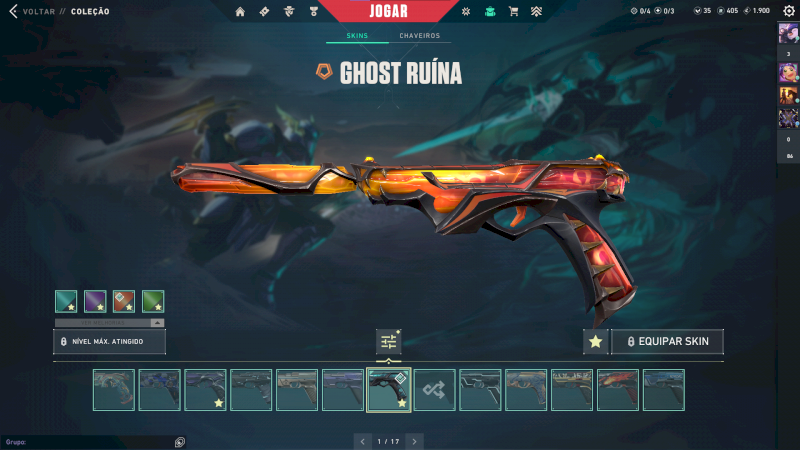Open the skin filter sliders button
The height and width of the screenshot is (450, 800).
[389, 342]
